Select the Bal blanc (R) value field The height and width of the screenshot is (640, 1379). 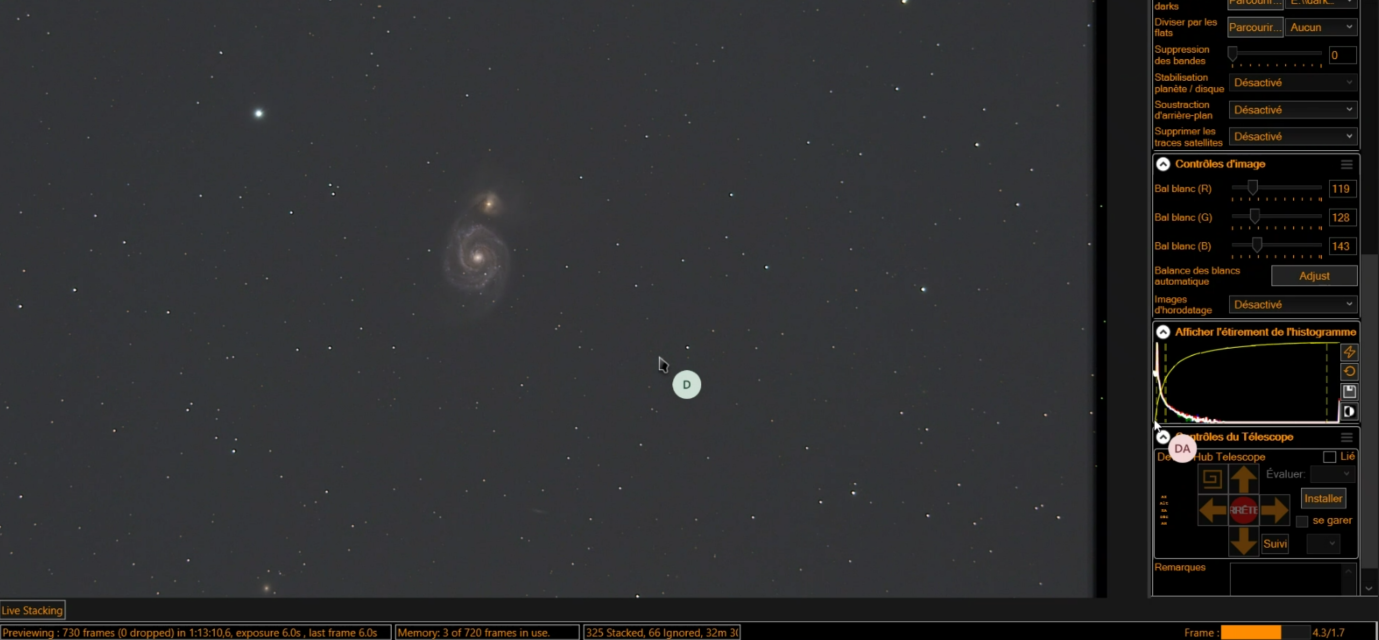pos(1341,189)
